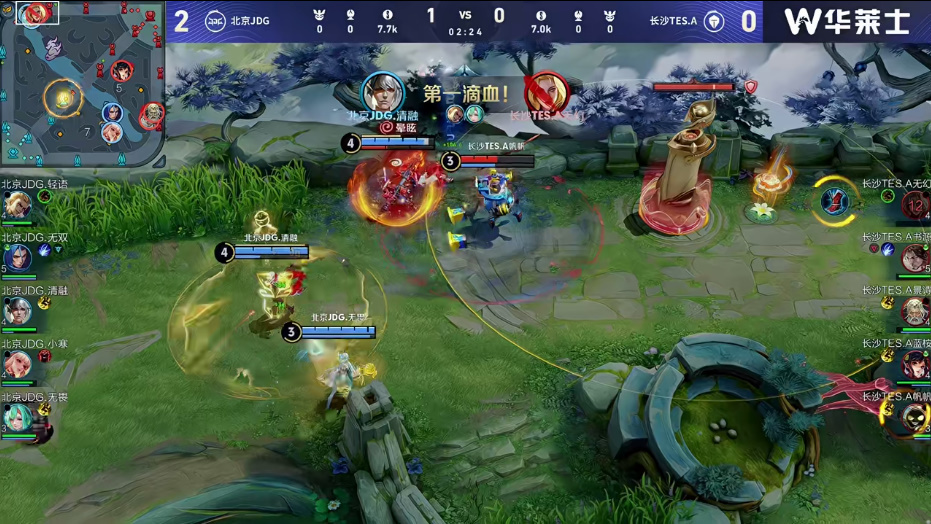The height and width of the screenshot is (524, 931).
Task: Select the 北京JDG.无双 player portrait
Action: point(17,259)
